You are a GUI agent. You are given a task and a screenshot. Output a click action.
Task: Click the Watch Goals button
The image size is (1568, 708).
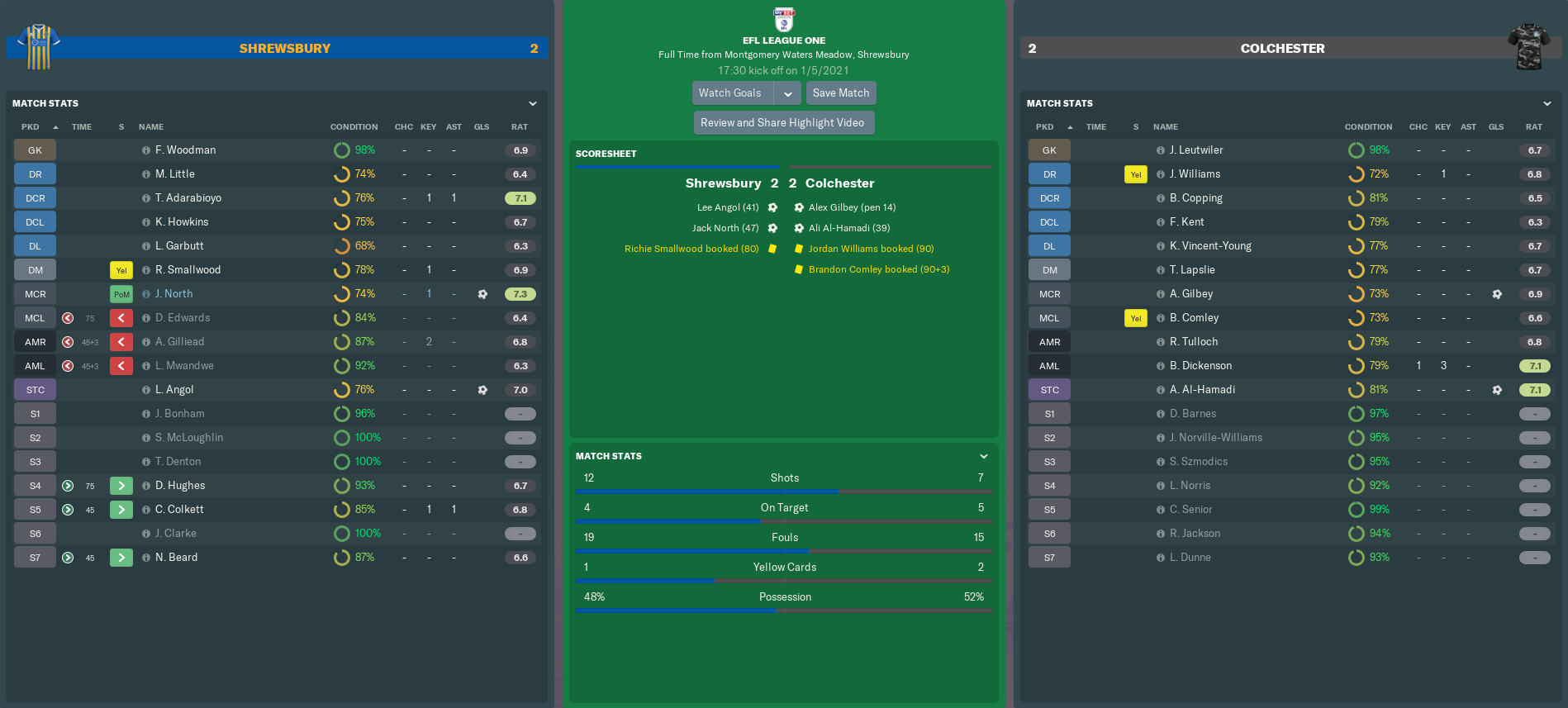731,93
